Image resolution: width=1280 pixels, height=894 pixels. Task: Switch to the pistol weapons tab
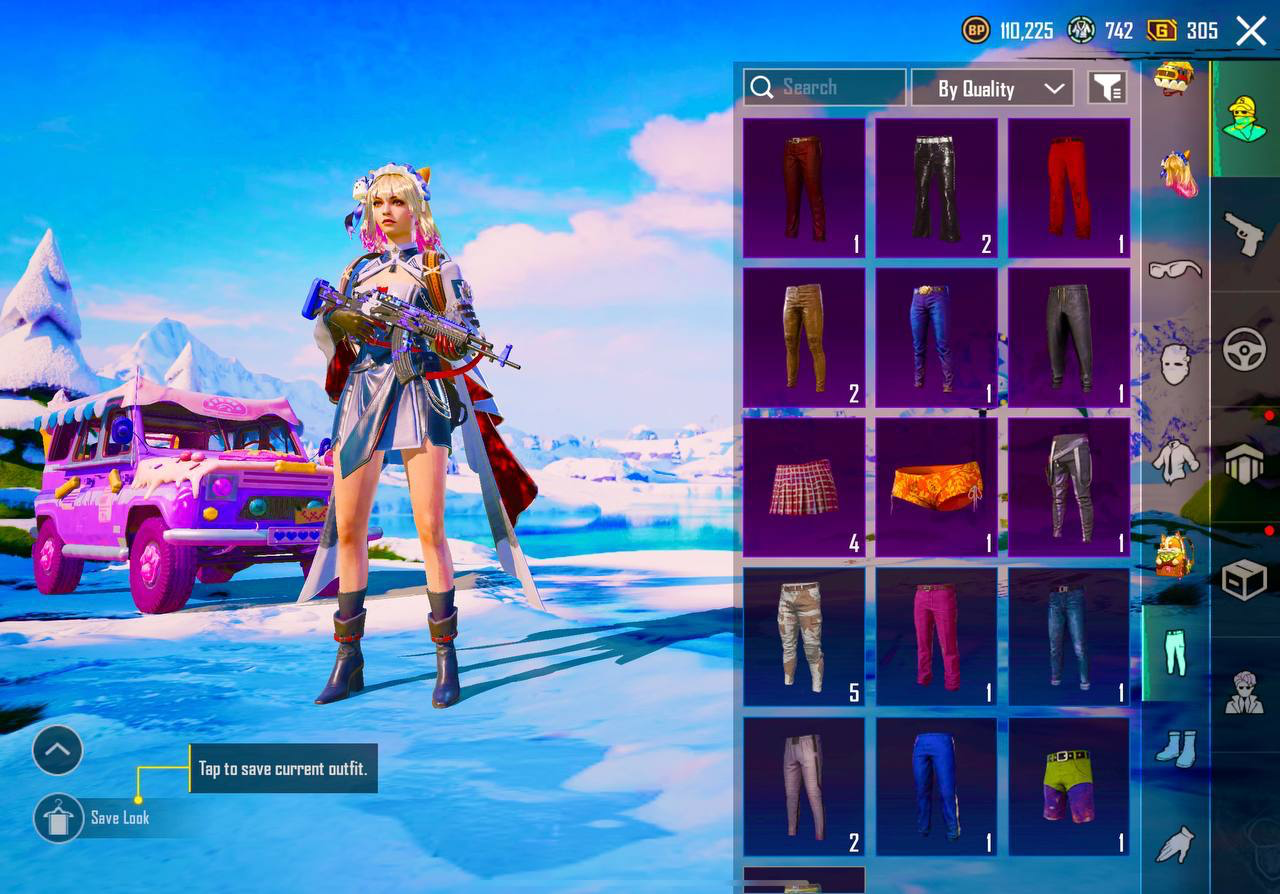(1245, 234)
